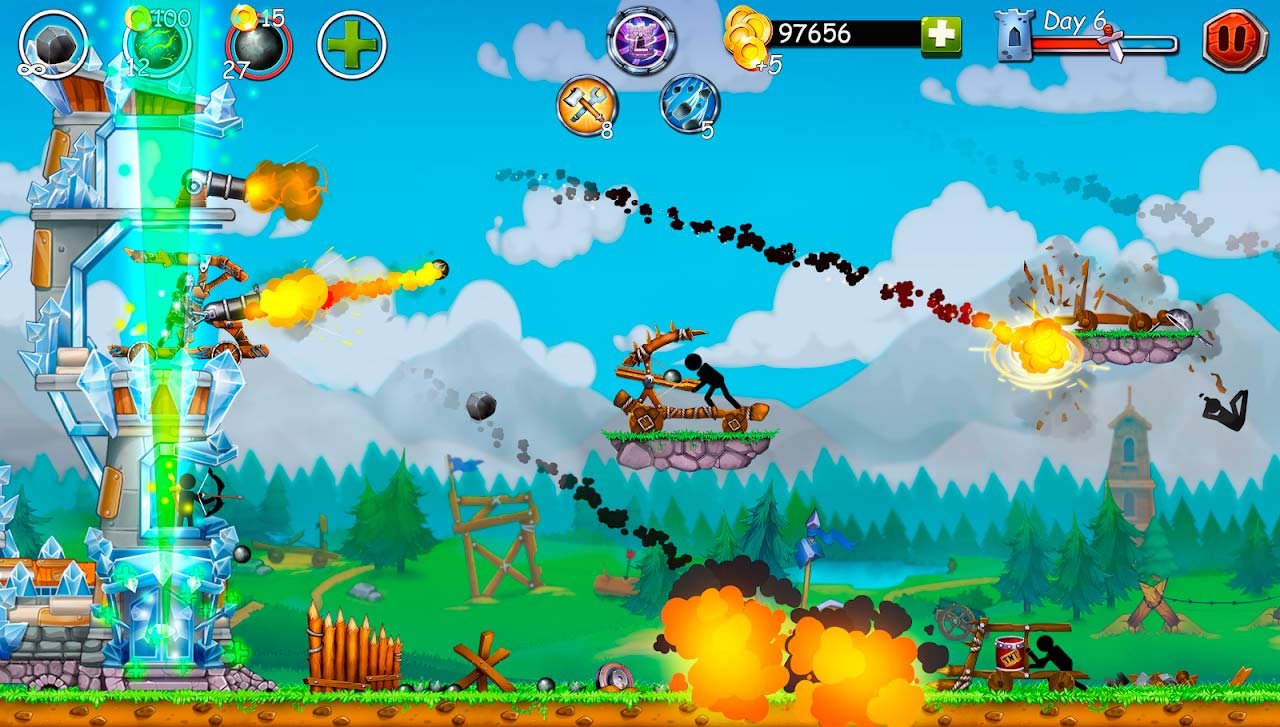The image size is (1280, 727).
Task: Pause the game with red button
Action: click(1234, 40)
